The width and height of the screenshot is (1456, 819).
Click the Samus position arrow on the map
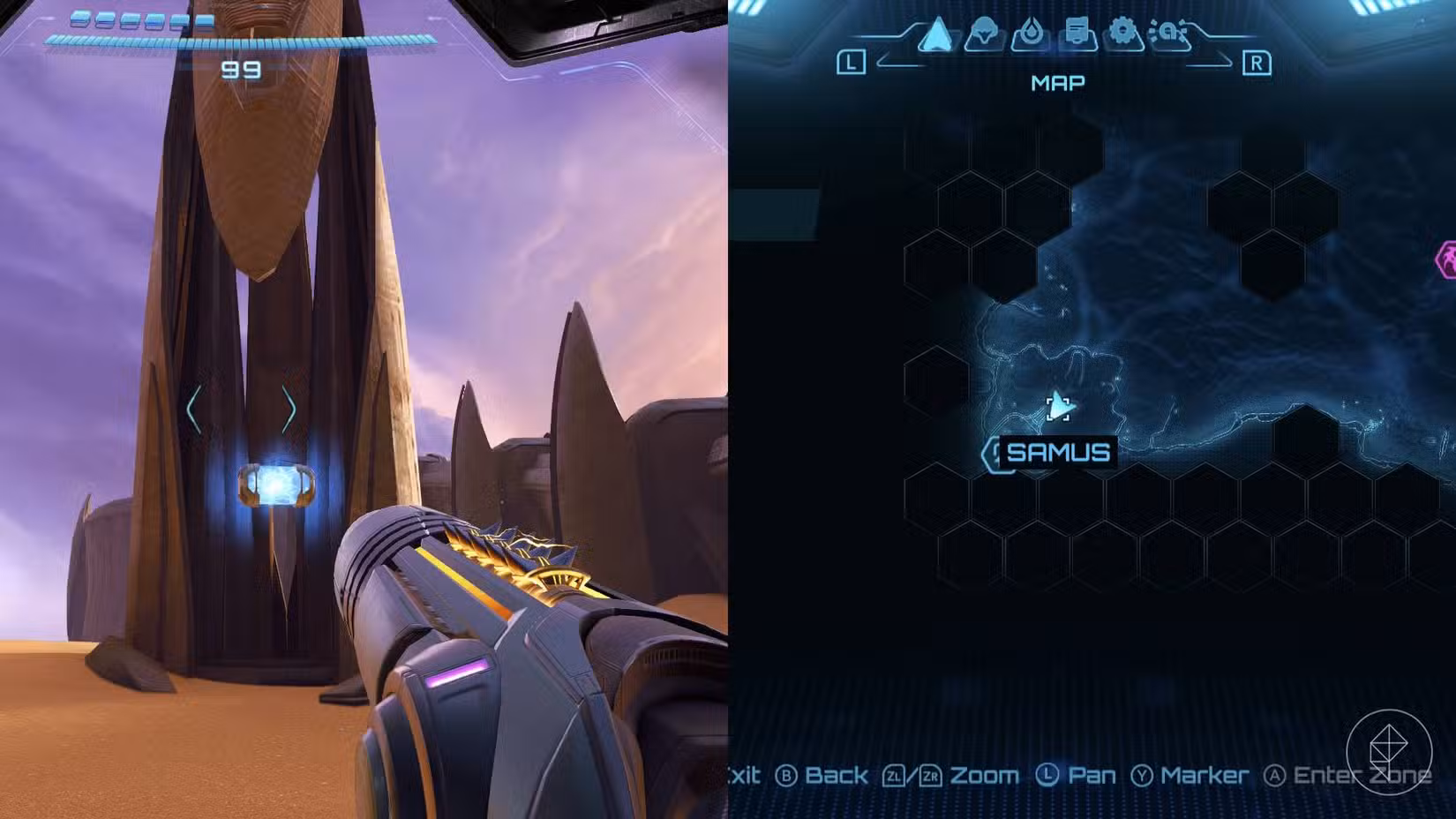(x=1056, y=407)
